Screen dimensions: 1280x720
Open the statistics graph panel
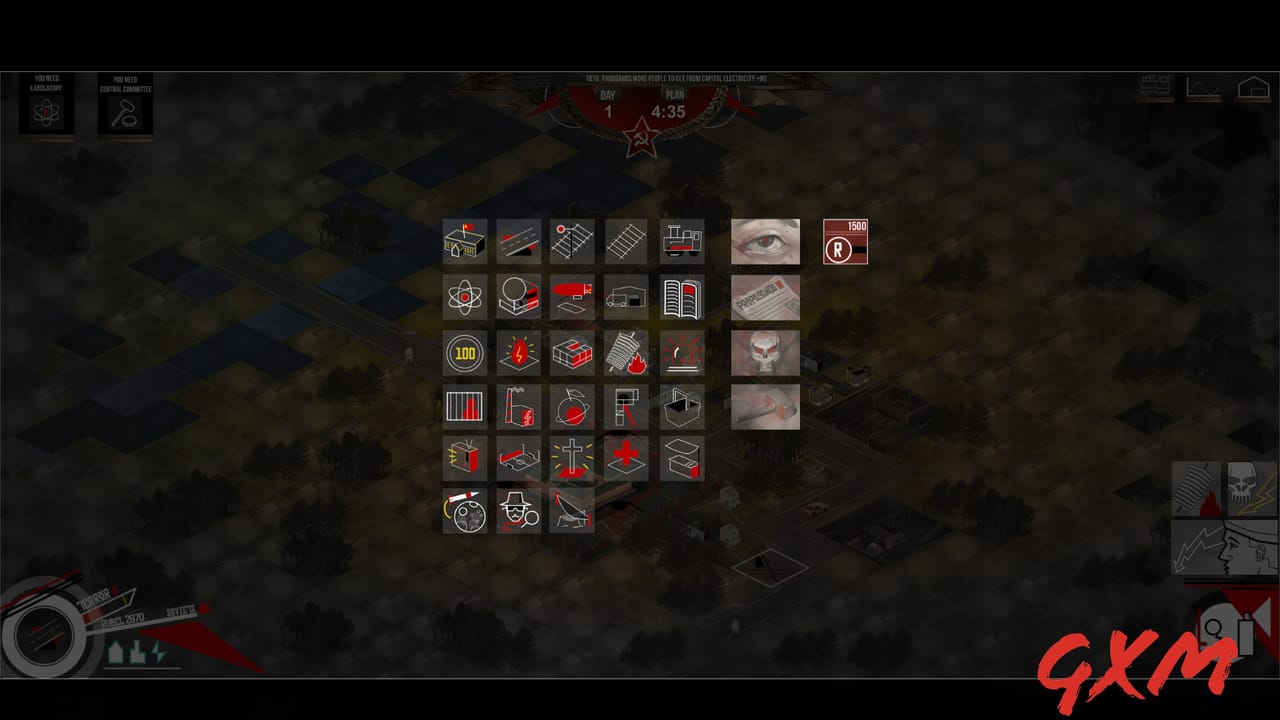point(1203,88)
